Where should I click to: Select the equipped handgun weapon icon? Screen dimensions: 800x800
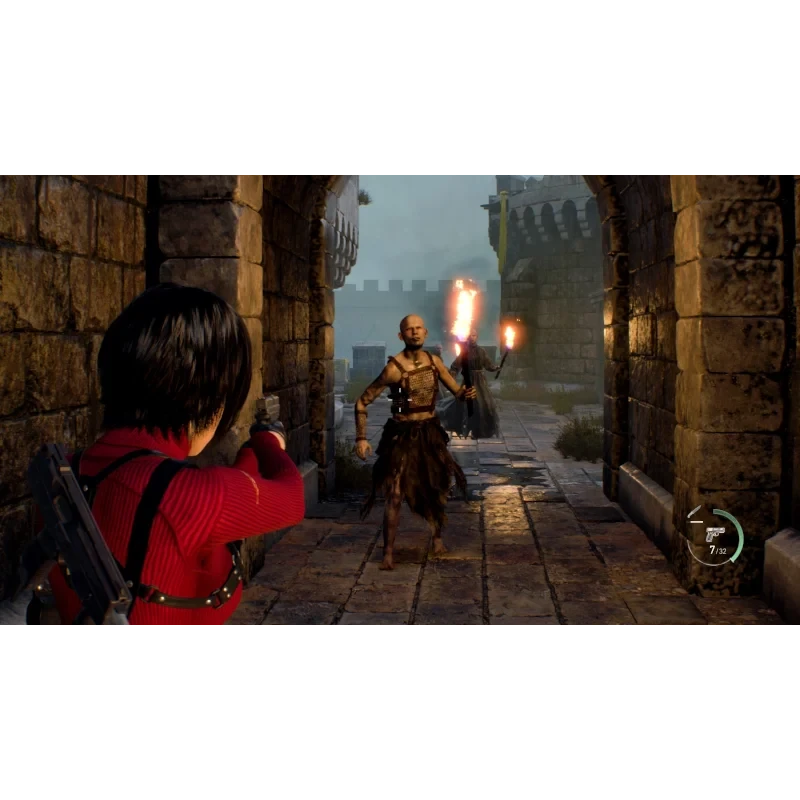pos(714,533)
